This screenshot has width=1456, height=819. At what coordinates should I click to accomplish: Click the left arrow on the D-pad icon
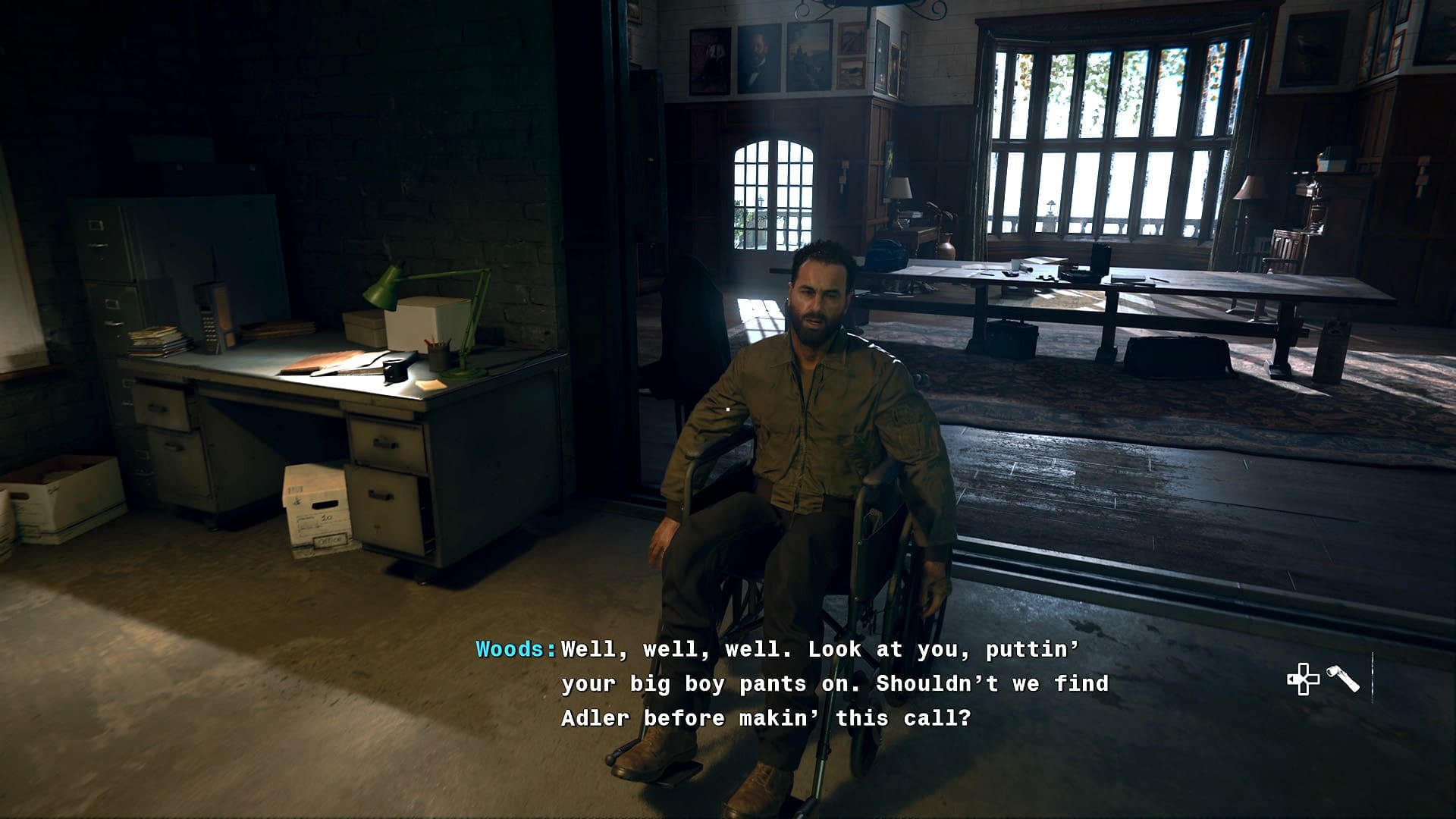coord(1291,679)
